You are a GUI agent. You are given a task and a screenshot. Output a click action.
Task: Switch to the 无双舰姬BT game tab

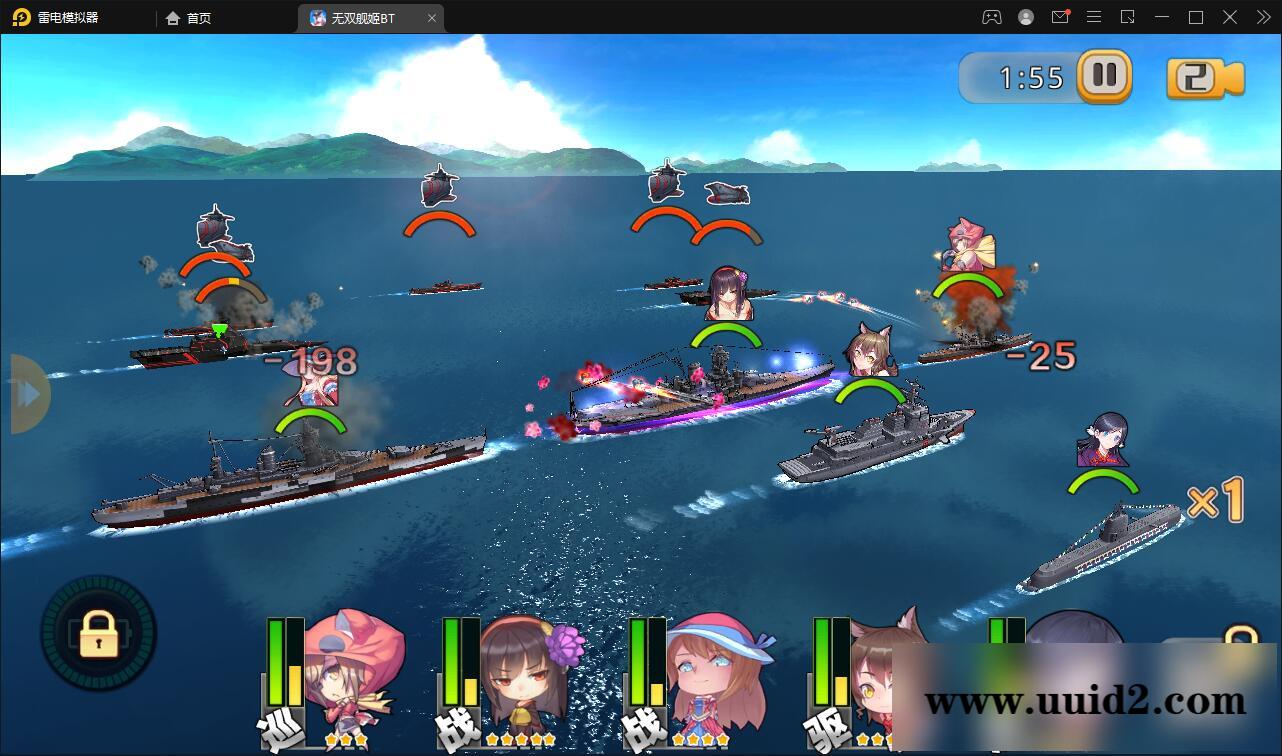coord(363,17)
